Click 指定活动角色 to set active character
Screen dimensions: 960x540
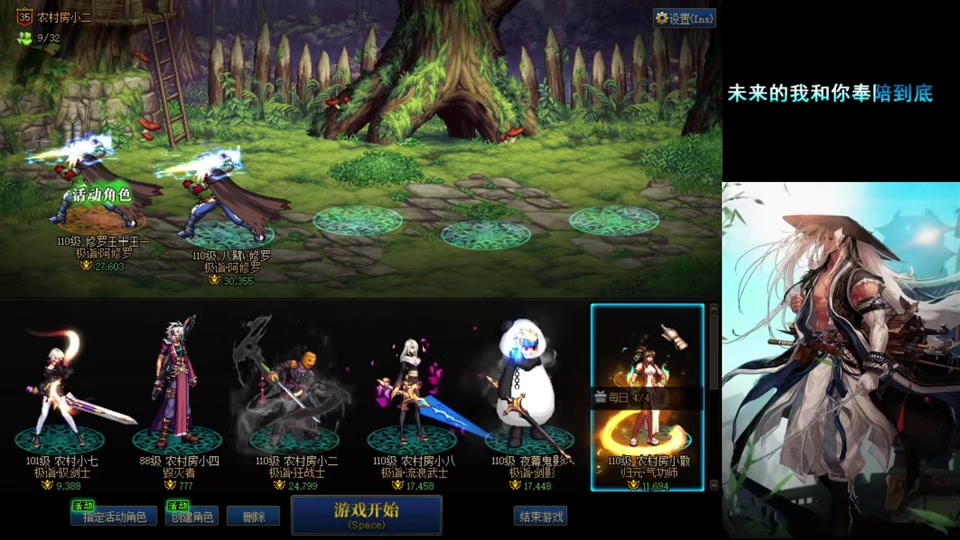(x=115, y=516)
